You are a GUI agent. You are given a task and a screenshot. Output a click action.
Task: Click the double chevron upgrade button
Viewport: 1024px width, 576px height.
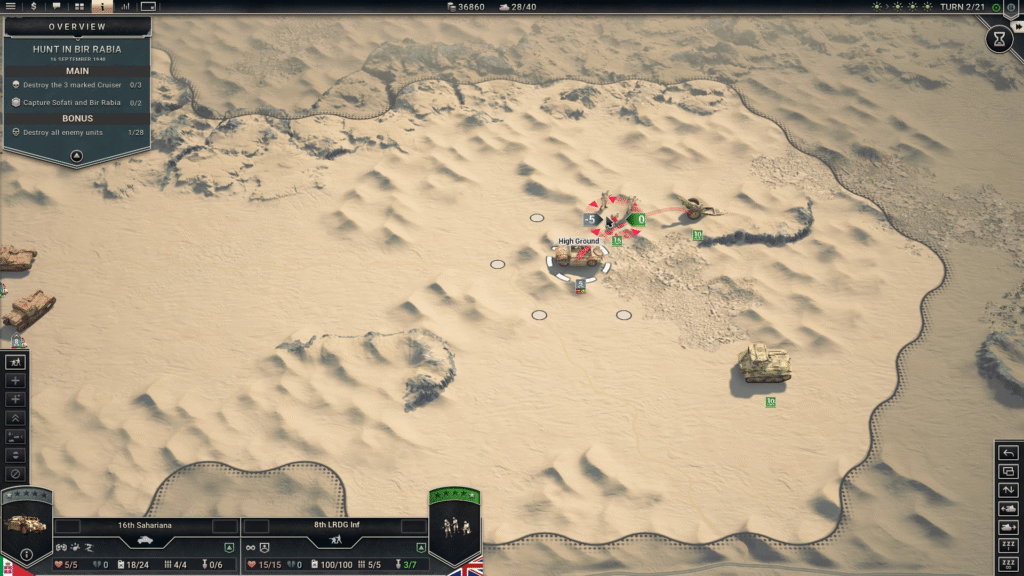coord(15,418)
